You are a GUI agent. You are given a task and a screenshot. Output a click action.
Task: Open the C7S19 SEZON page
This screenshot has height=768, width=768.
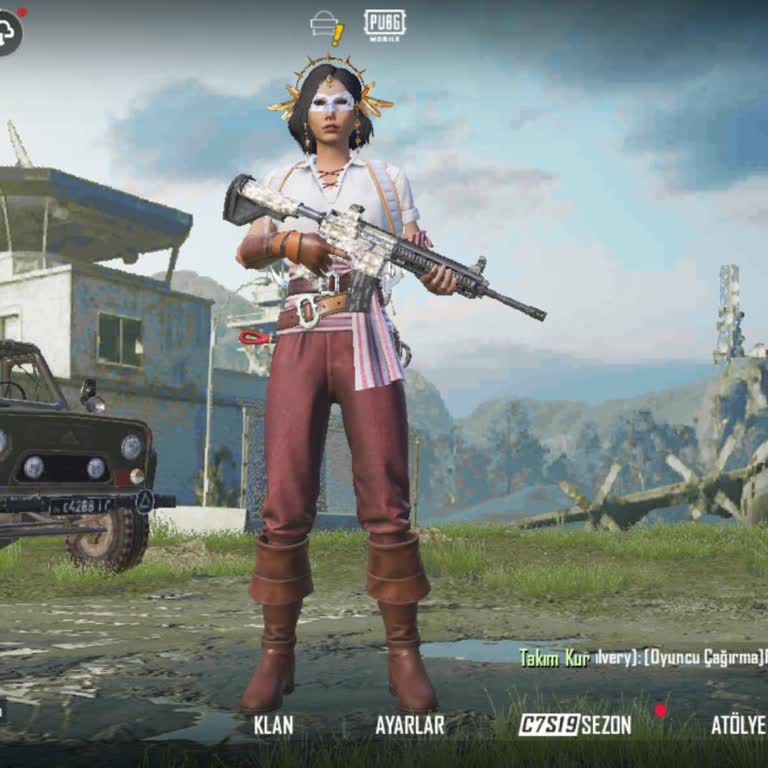point(575,725)
